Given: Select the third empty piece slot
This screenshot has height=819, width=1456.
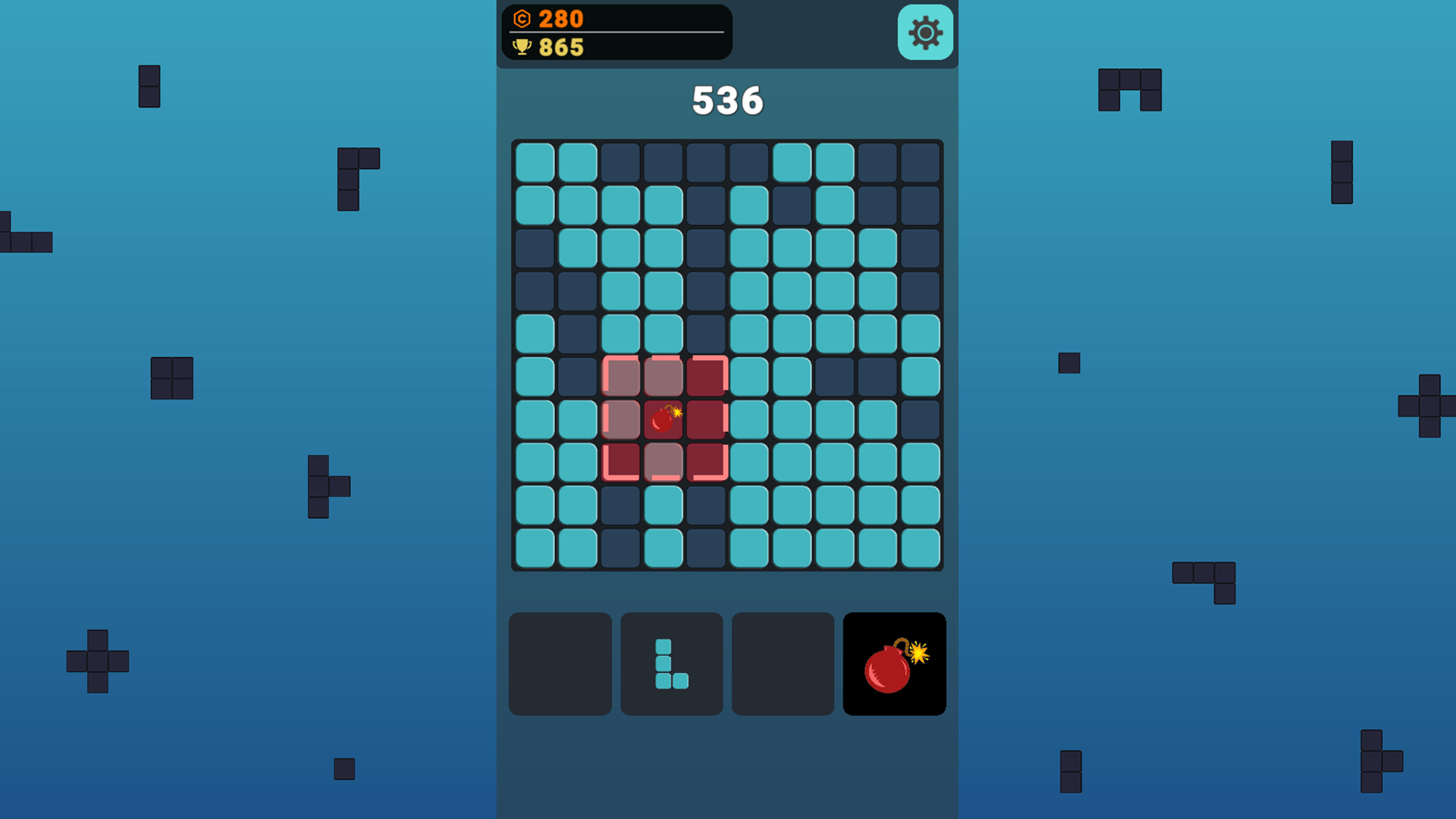Looking at the screenshot, I should click(782, 664).
